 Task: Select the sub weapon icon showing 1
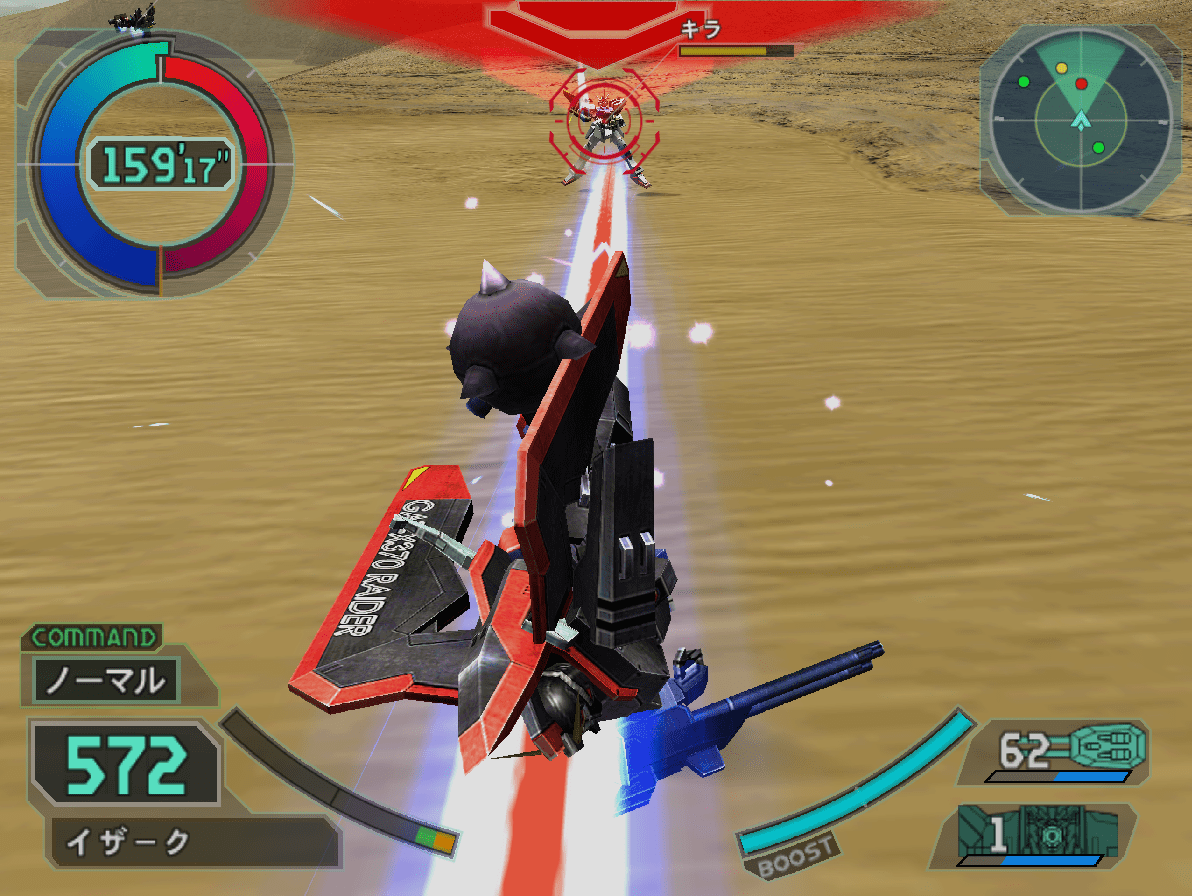pyautogui.click(x=1046, y=833)
